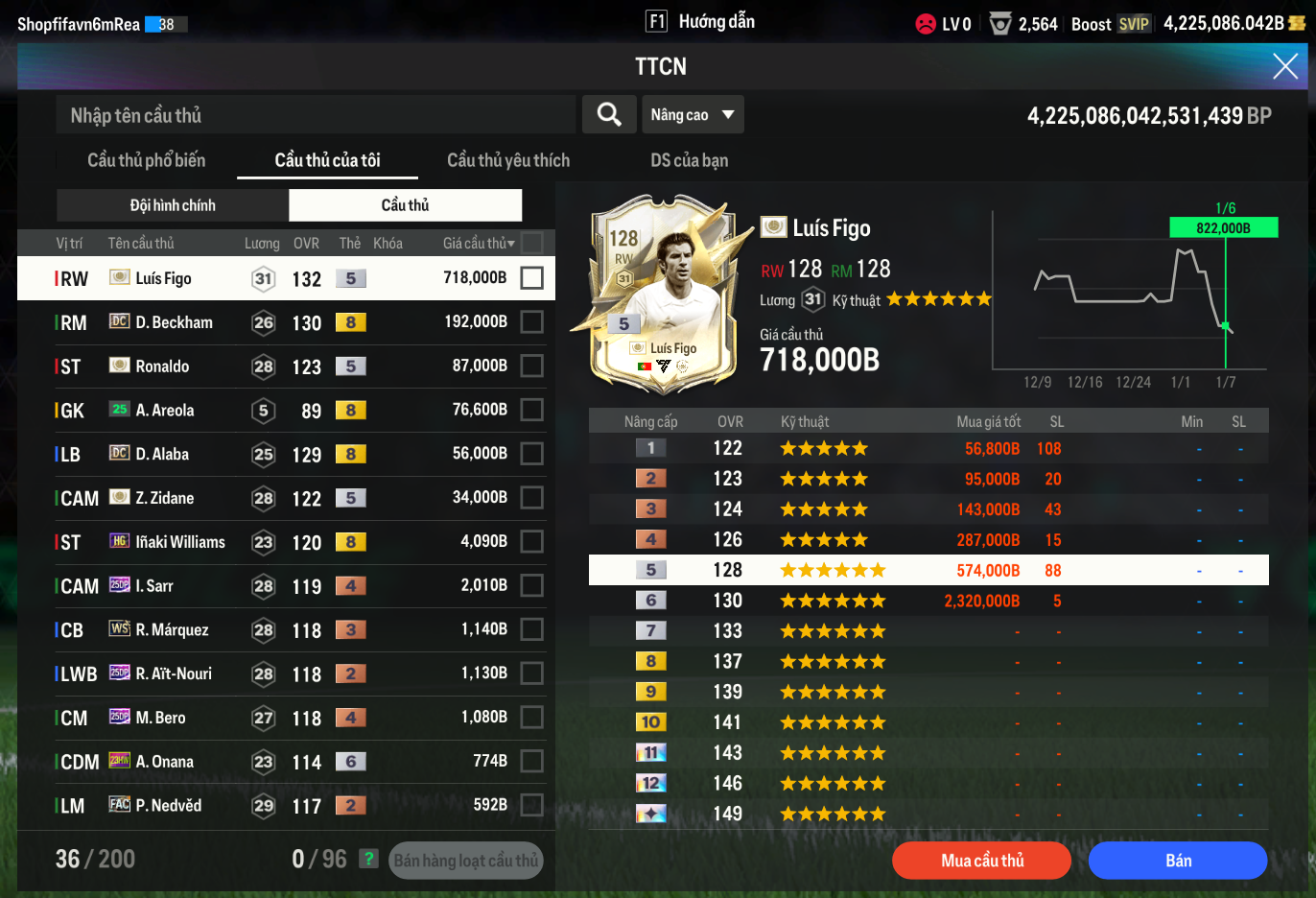This screenshot has width=1316, height=898.
Task: Click the blue Bán button
Action: coord(1178,861)
